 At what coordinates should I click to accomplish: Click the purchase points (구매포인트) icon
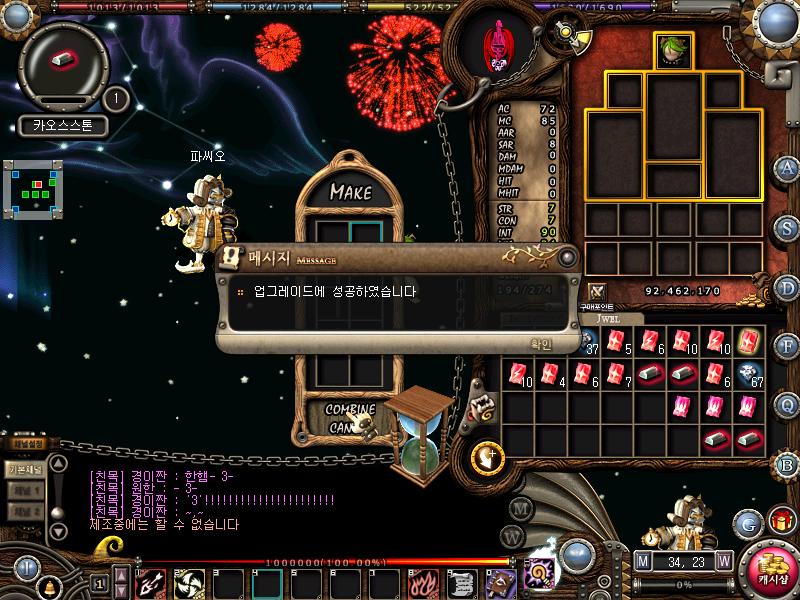597,291
